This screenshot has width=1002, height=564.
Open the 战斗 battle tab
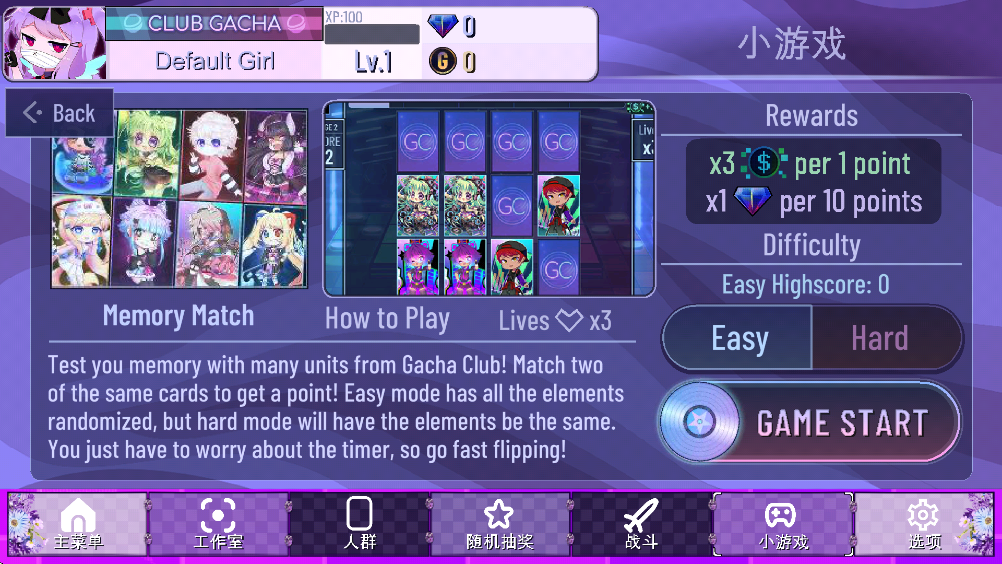click(641, 525)
